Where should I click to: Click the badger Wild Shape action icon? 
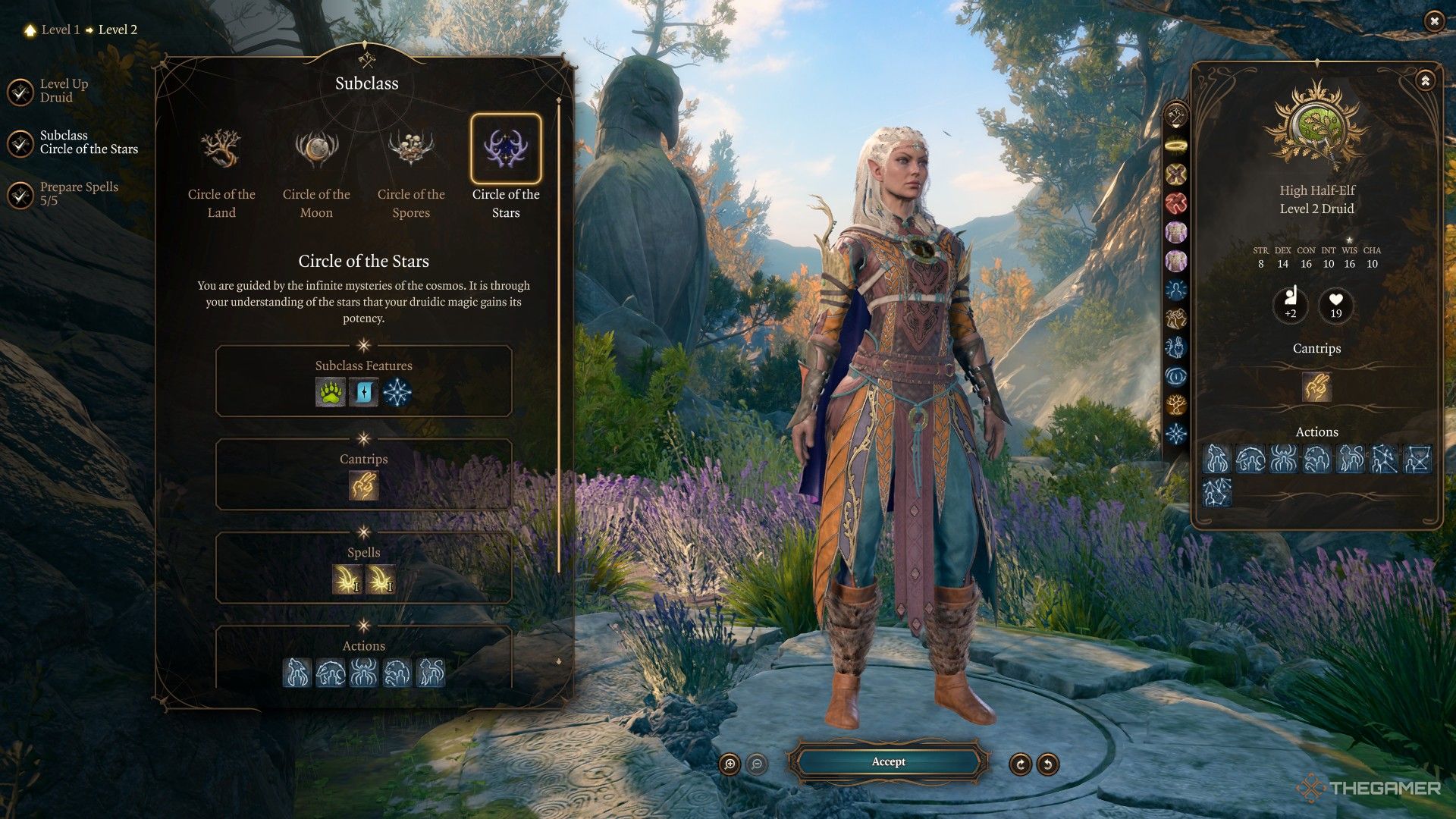pyautogui.click(x=331, y=673)
